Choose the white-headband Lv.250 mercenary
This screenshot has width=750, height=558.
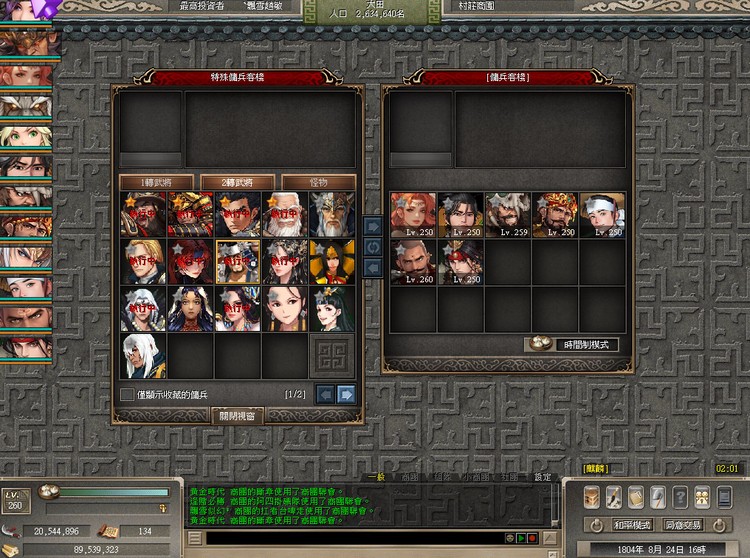(603, 214)
